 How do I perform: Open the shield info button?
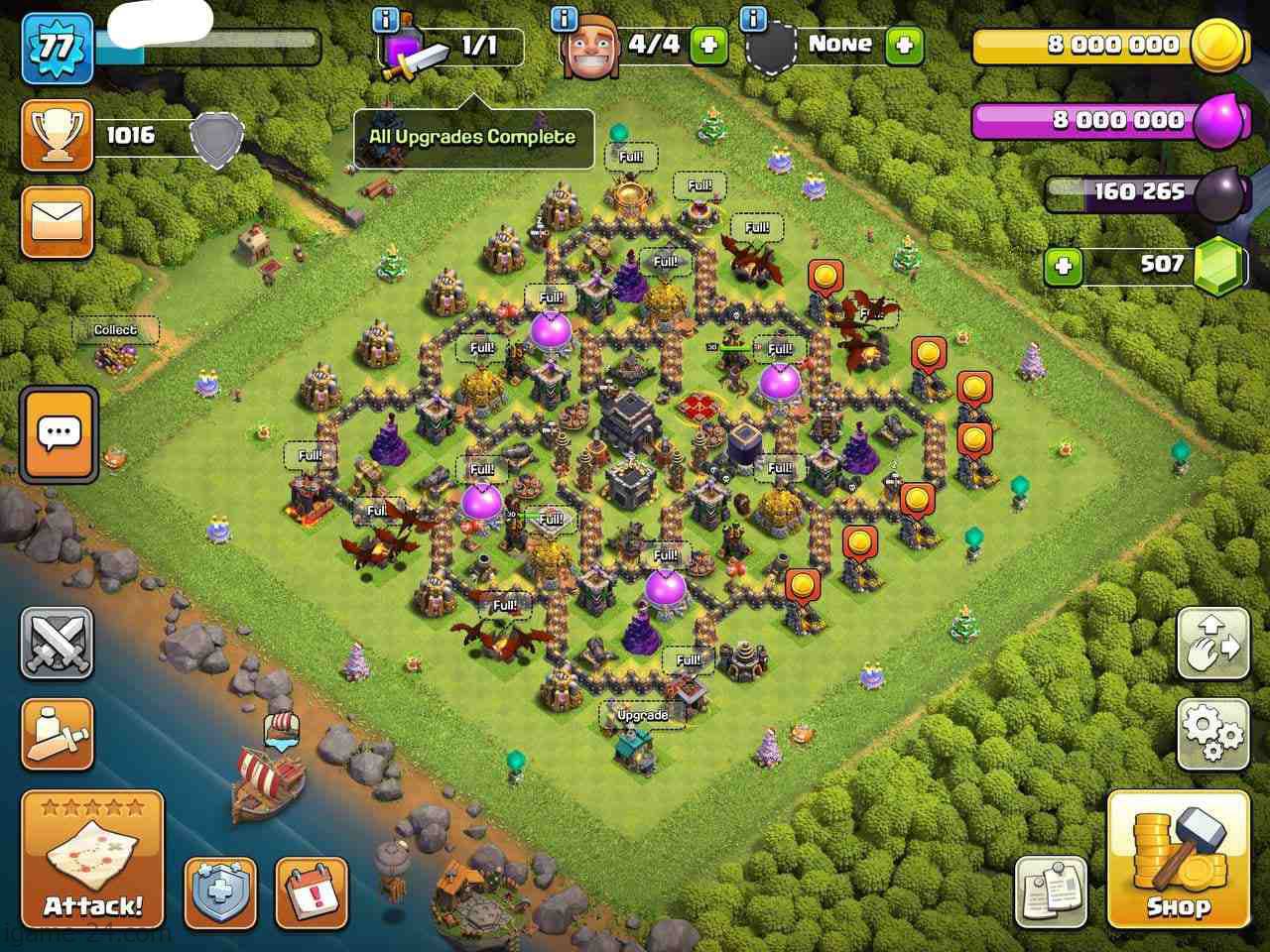click(220, 892)
